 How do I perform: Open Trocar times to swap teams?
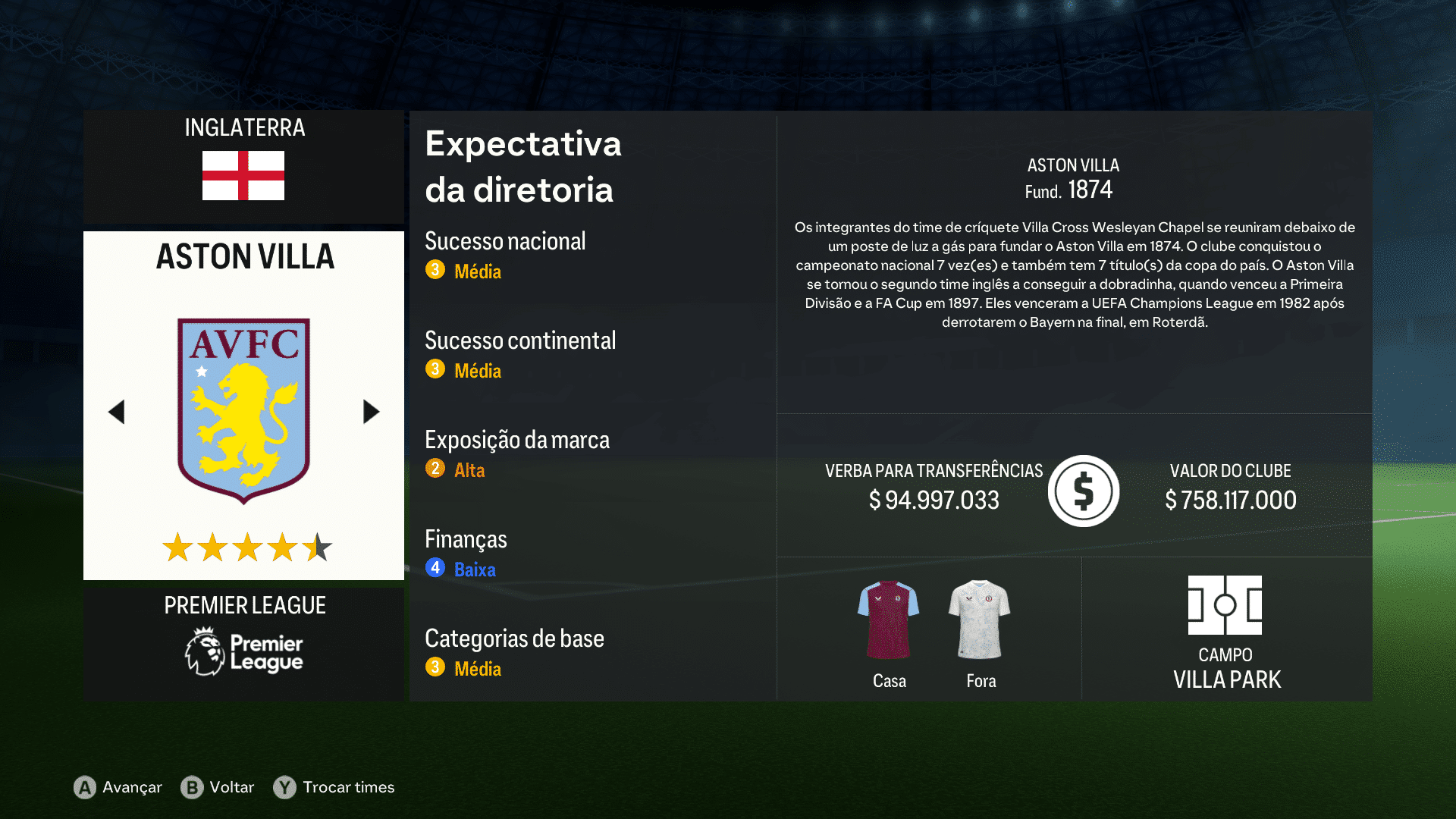click(x=348, y=787)
